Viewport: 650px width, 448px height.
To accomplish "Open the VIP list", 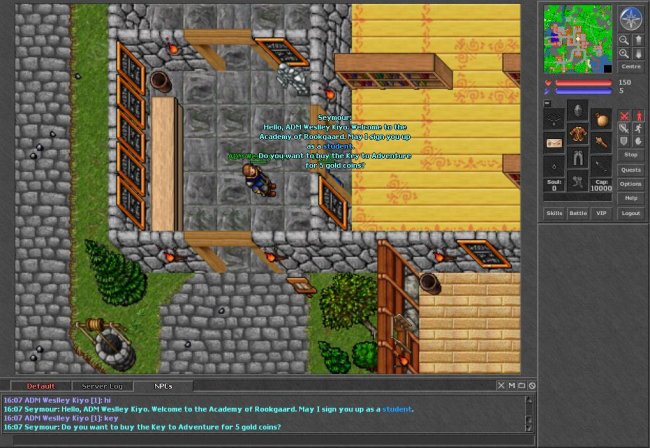I will click(601, 213).
